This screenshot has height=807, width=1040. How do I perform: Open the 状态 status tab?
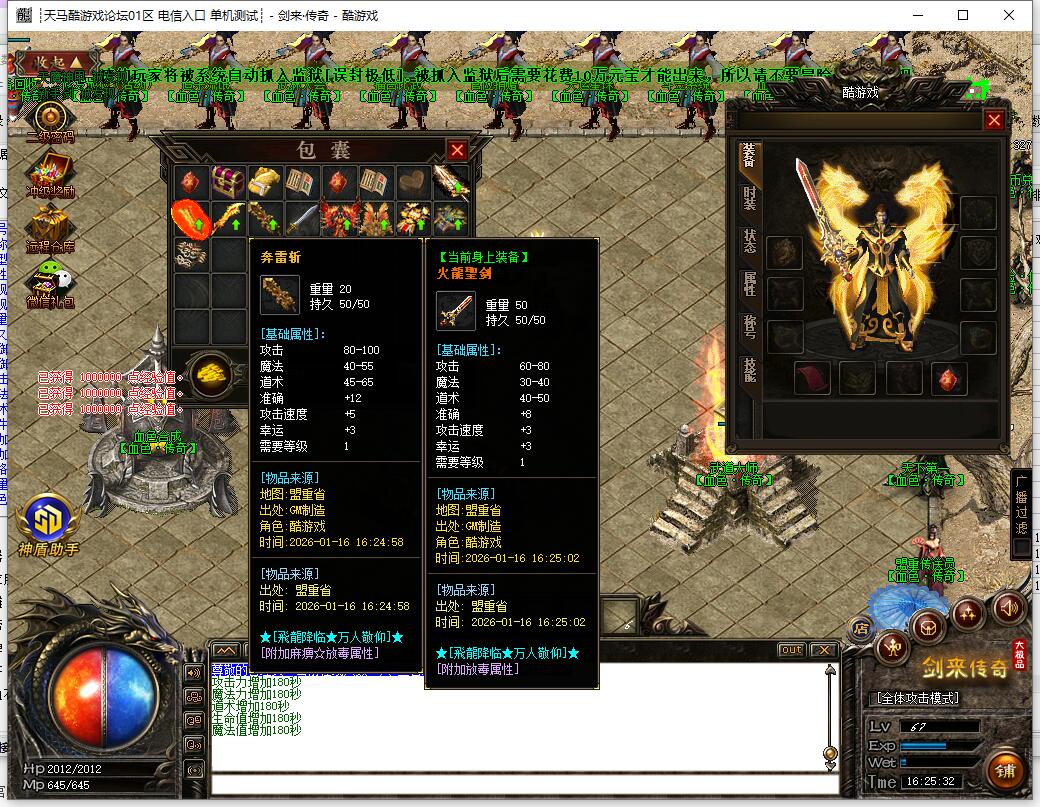(x=749, y=241)
